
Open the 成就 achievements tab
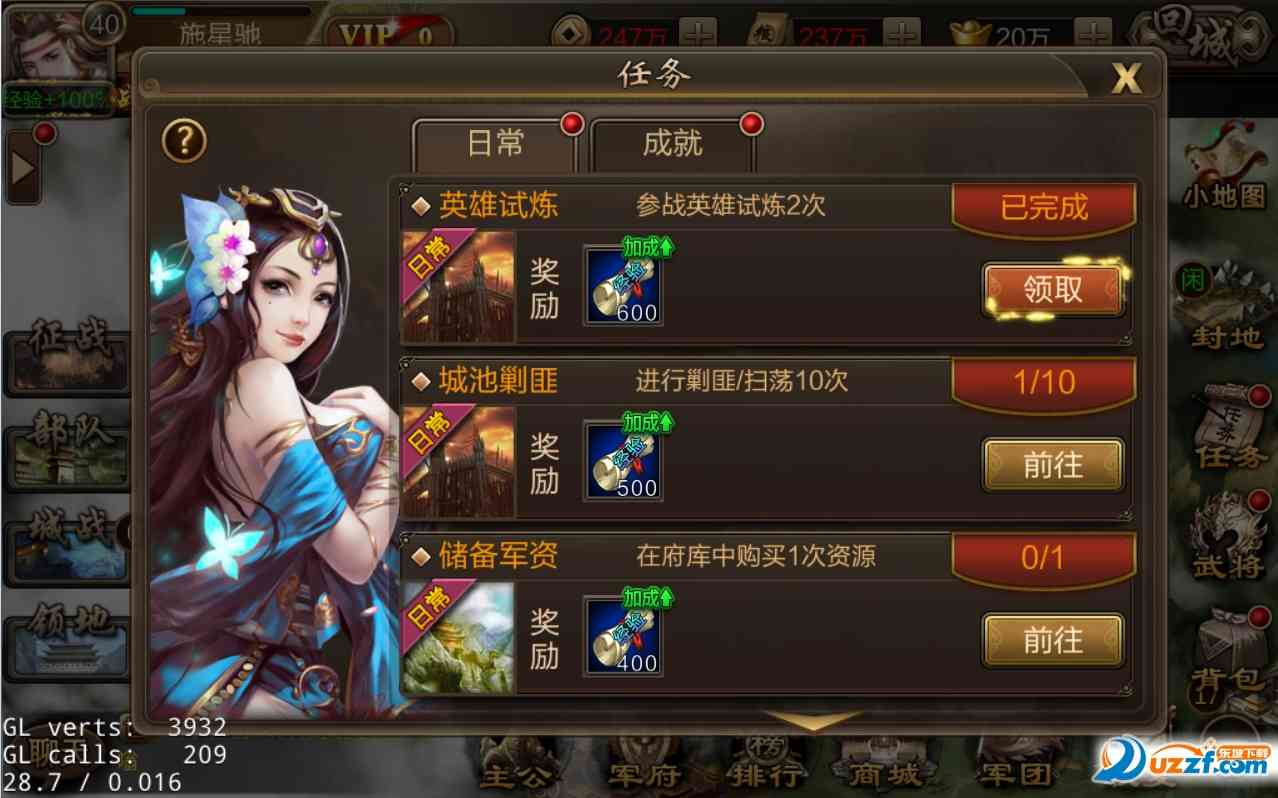(x=672, y=145)
